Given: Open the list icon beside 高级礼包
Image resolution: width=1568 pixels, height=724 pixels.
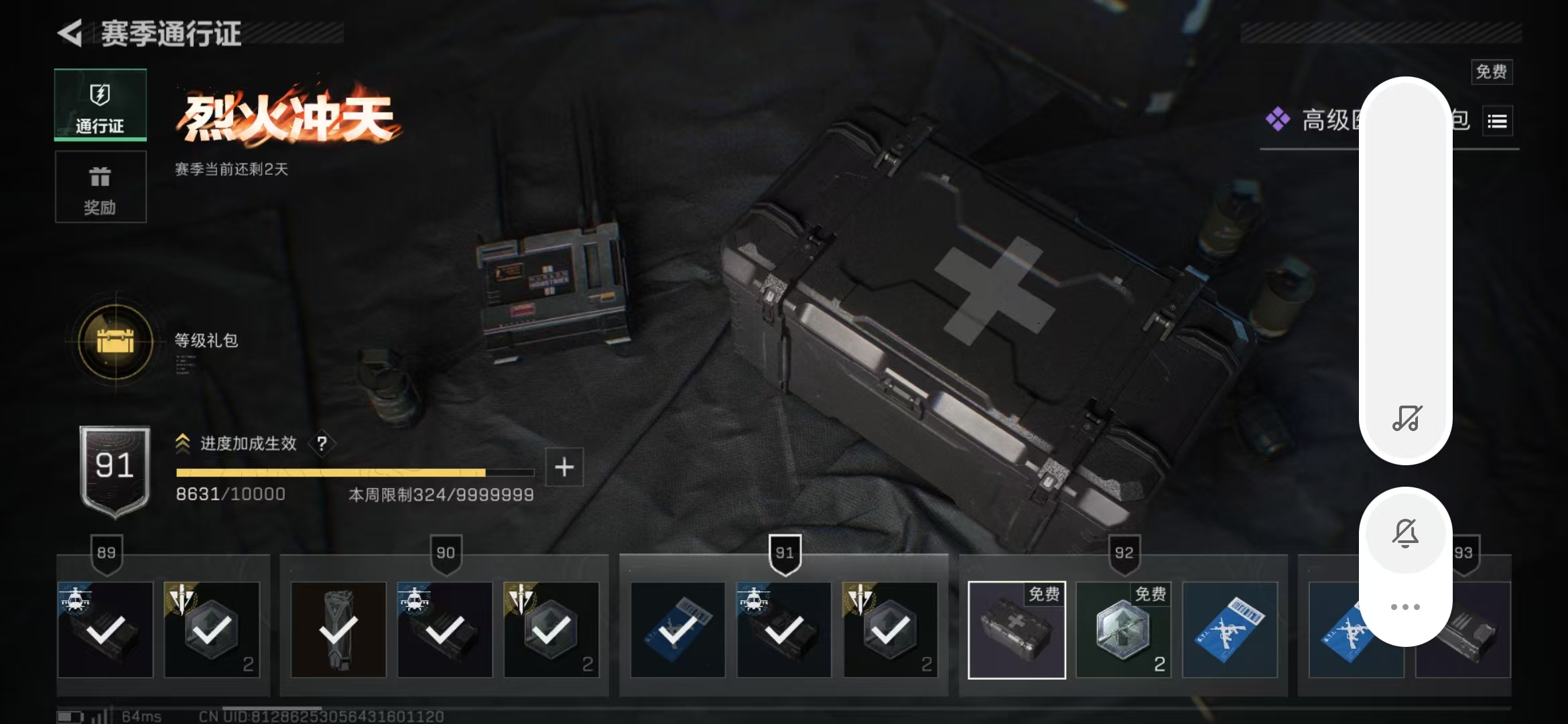Looking at the screenshot, I should pos(1497,121).
